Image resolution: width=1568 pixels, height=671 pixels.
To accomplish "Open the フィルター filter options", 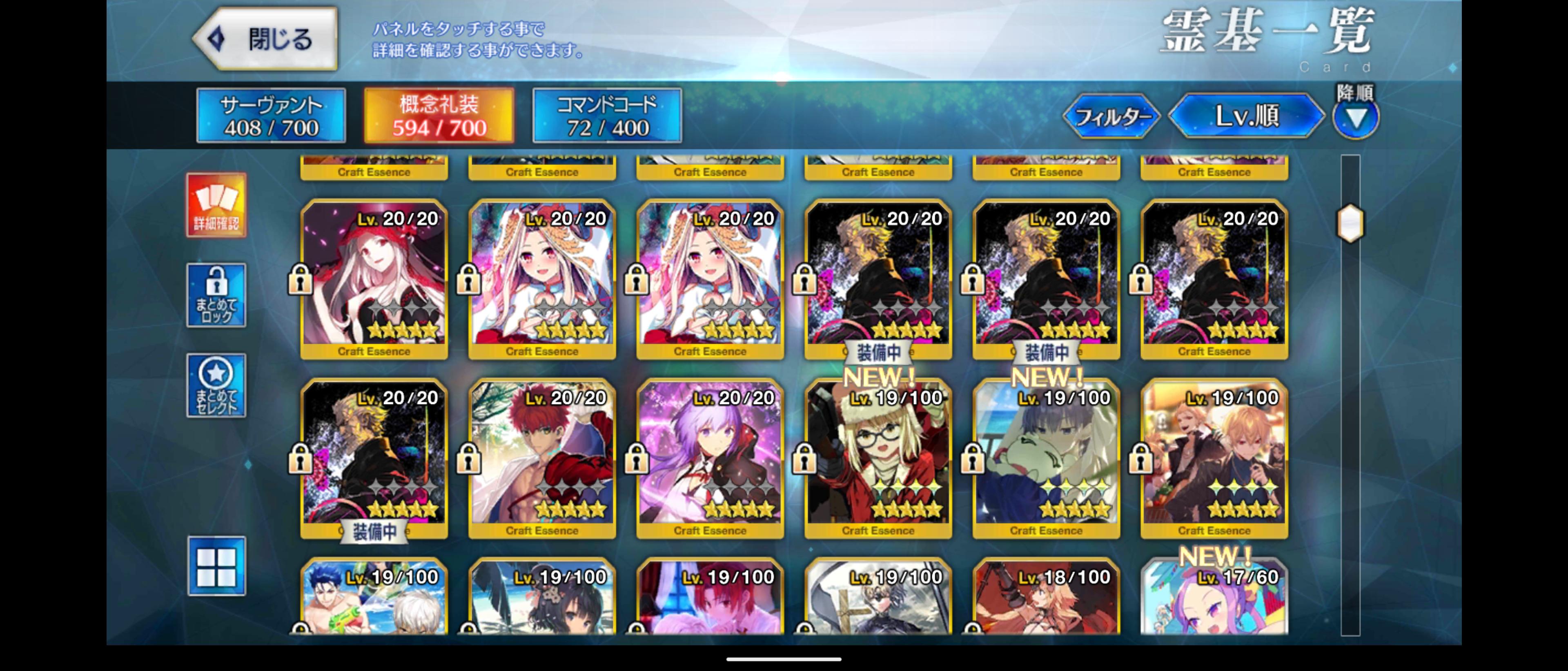I will click(x=1111, y=116).
